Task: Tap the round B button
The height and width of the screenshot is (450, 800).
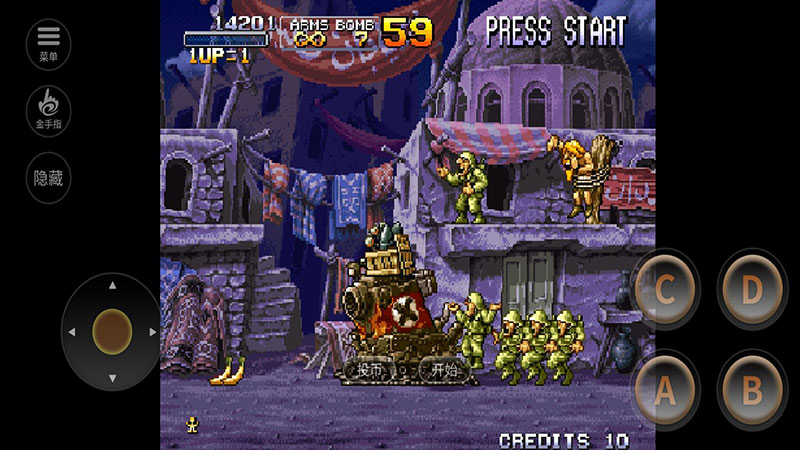Action: 751,391
